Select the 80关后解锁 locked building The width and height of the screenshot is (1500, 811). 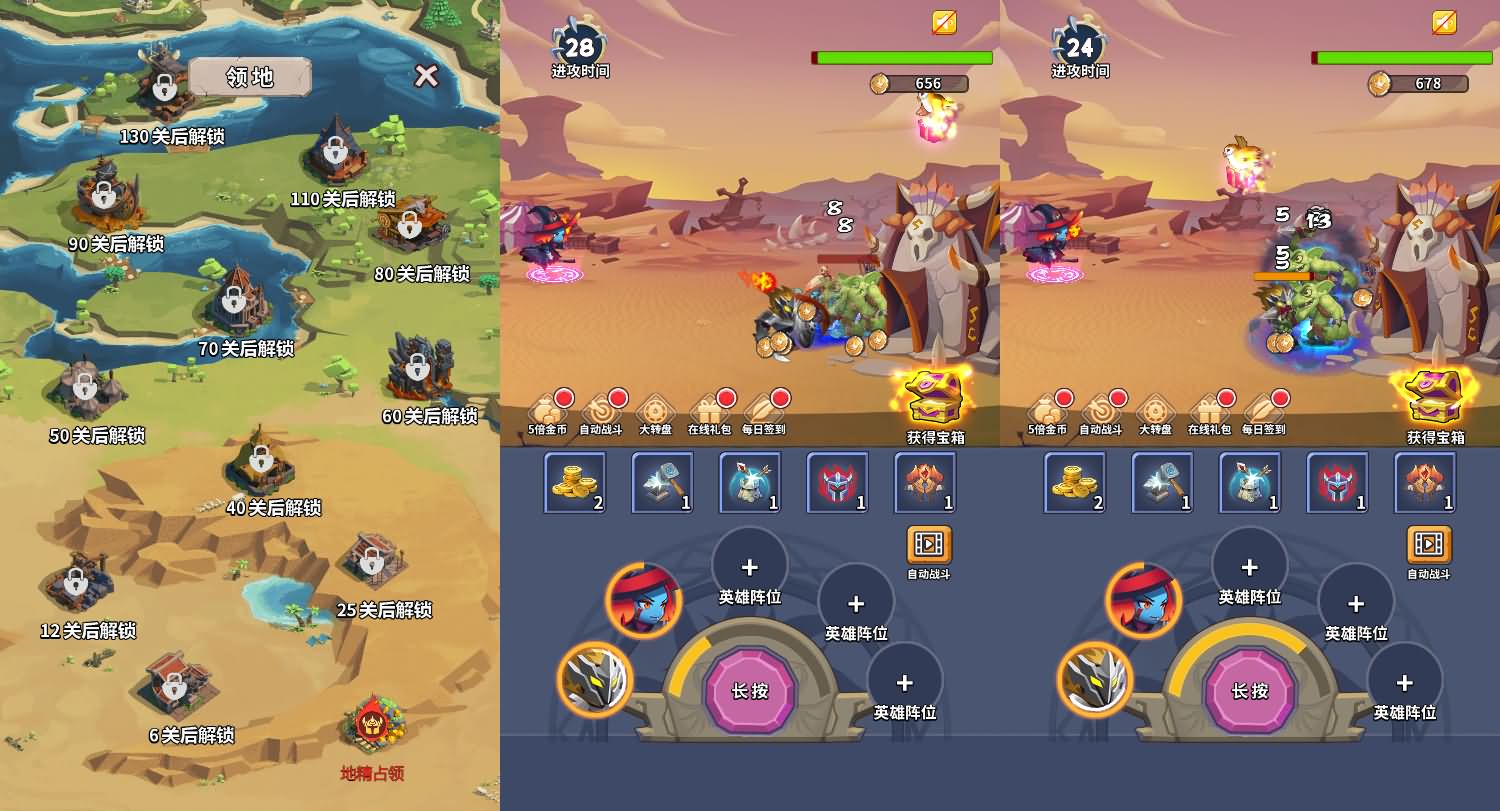(x=409, y=224)
